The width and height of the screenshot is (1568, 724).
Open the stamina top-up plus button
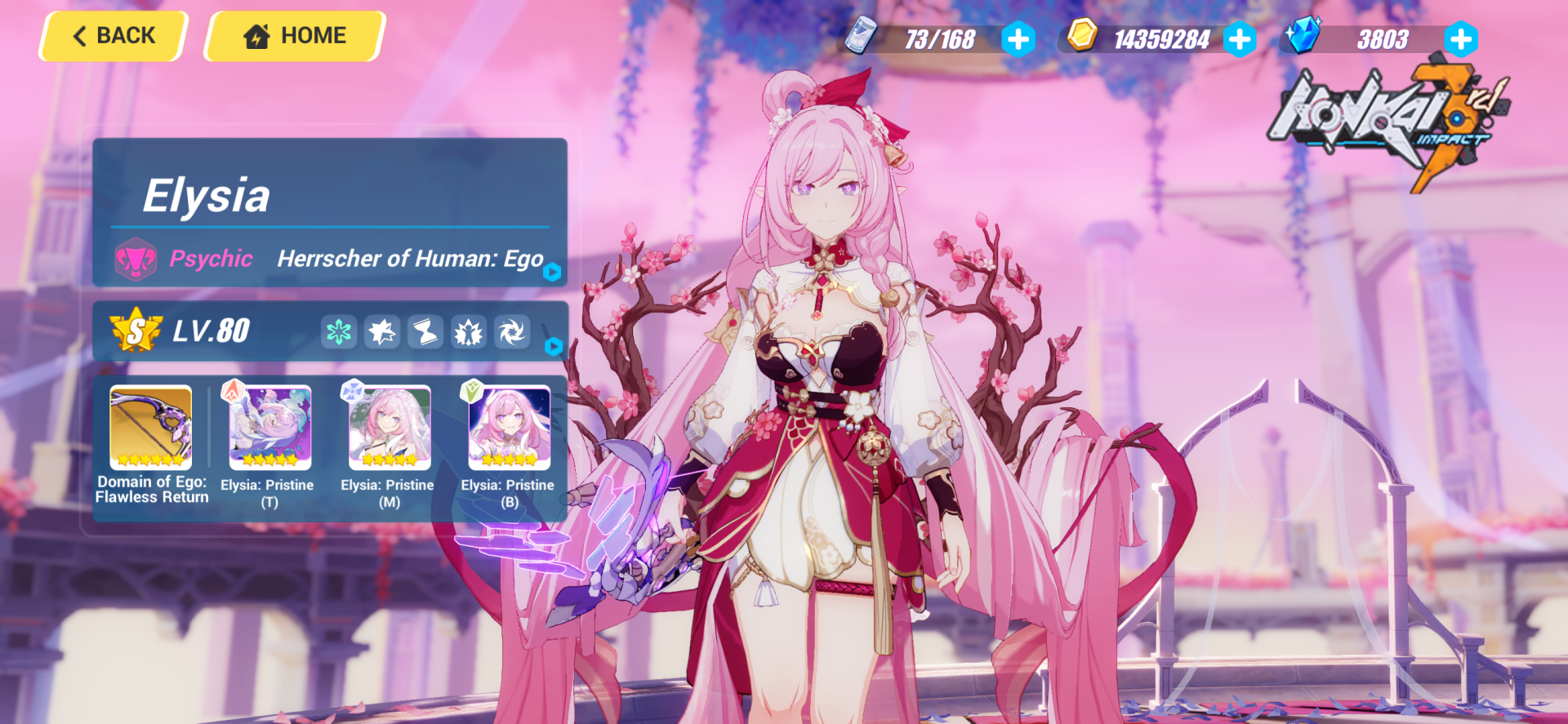(1018, 38)
